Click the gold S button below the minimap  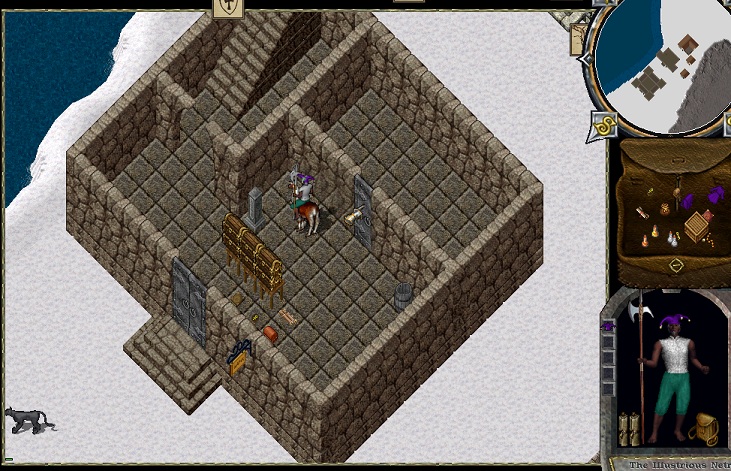[603, 125]
